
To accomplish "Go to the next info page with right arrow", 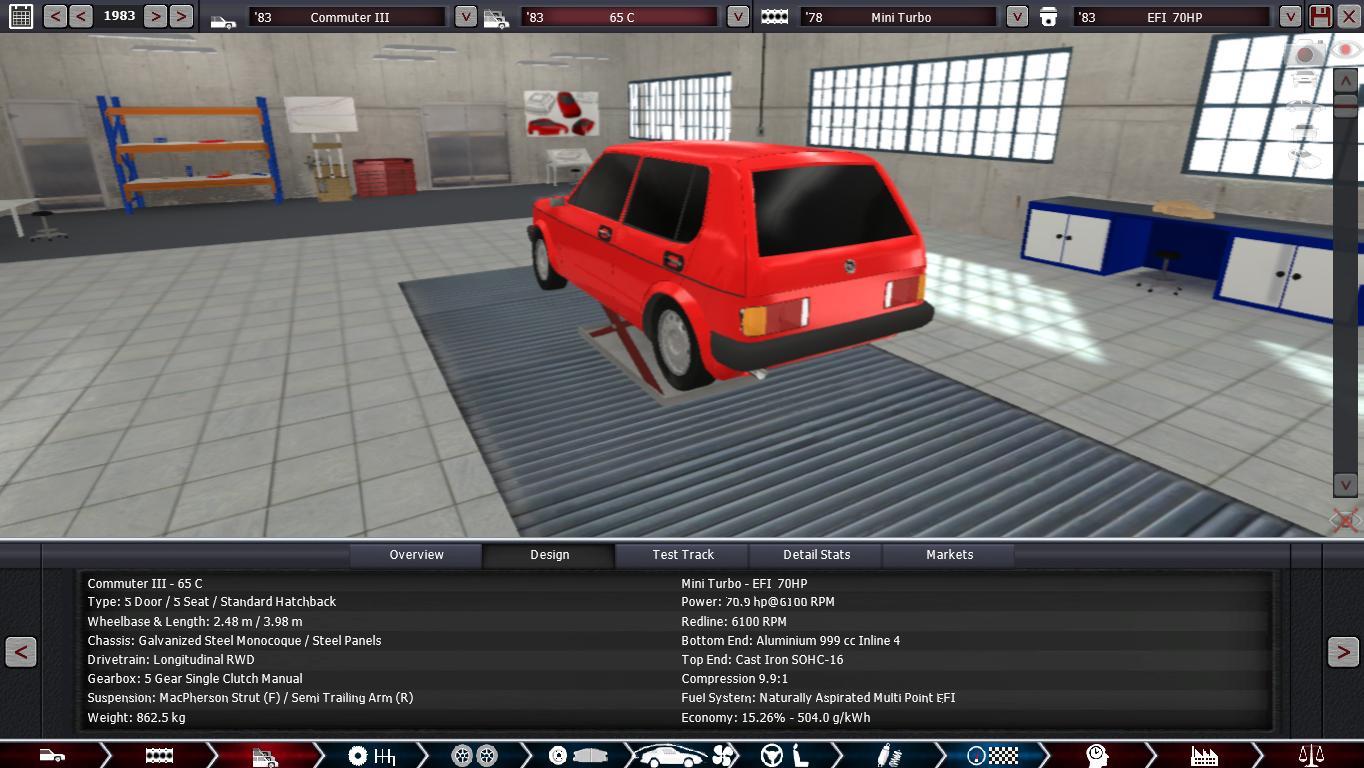I will [1343, 652].
